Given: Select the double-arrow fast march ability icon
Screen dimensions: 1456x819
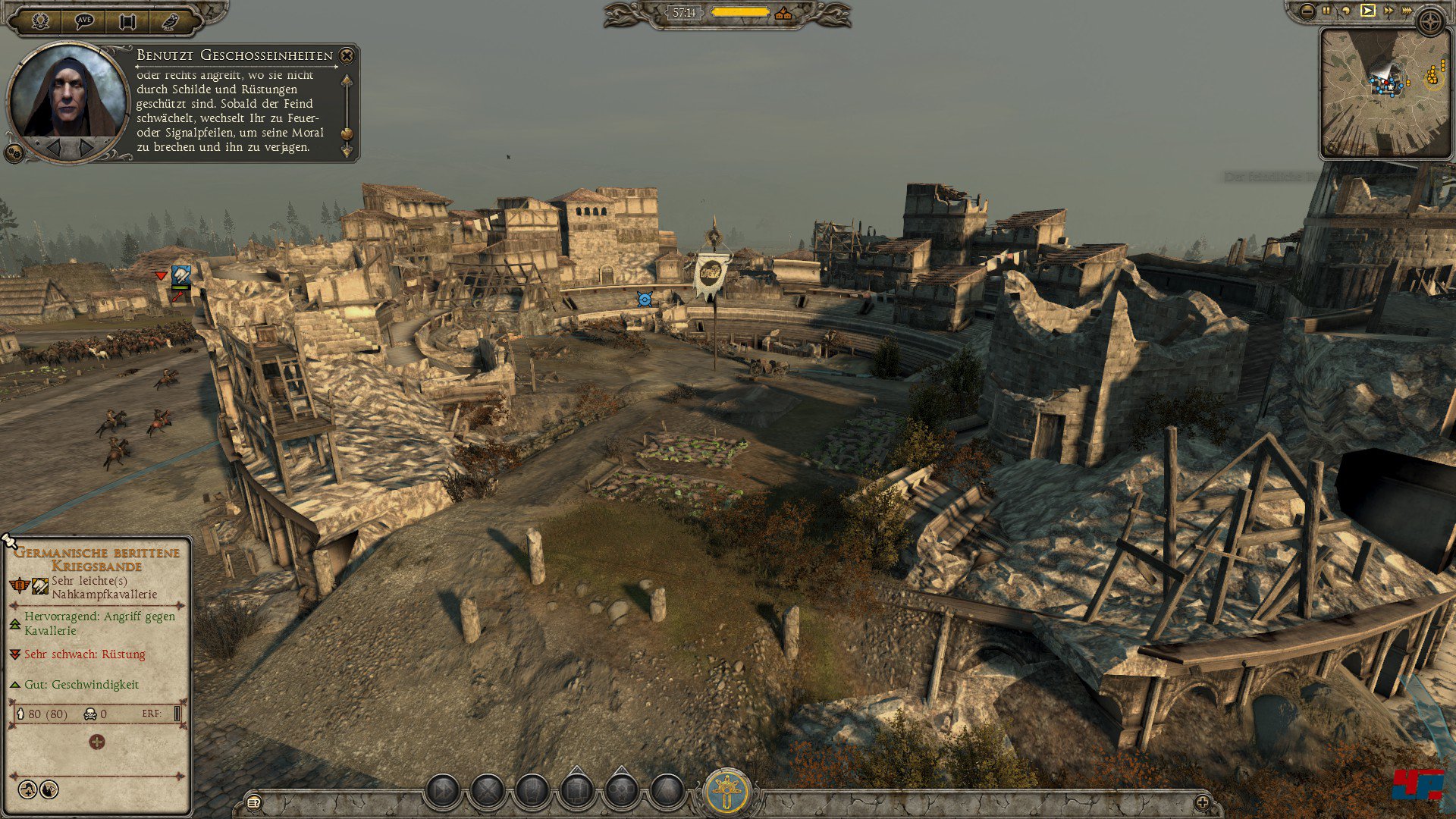Looking at the screenshot, I should (x=443, y=790).
